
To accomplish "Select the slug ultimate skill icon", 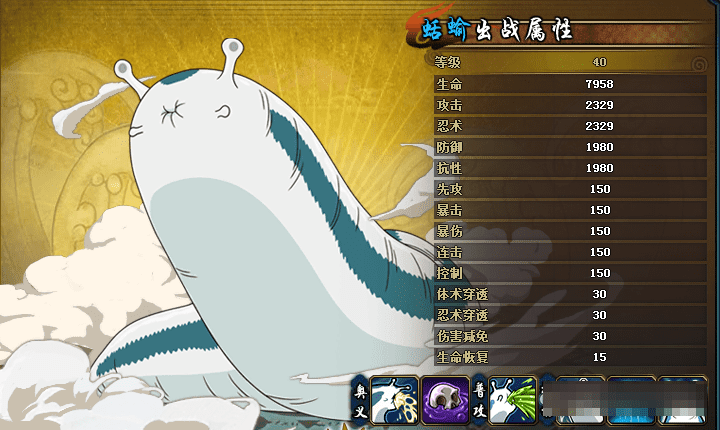I will [x=392, y=402].
